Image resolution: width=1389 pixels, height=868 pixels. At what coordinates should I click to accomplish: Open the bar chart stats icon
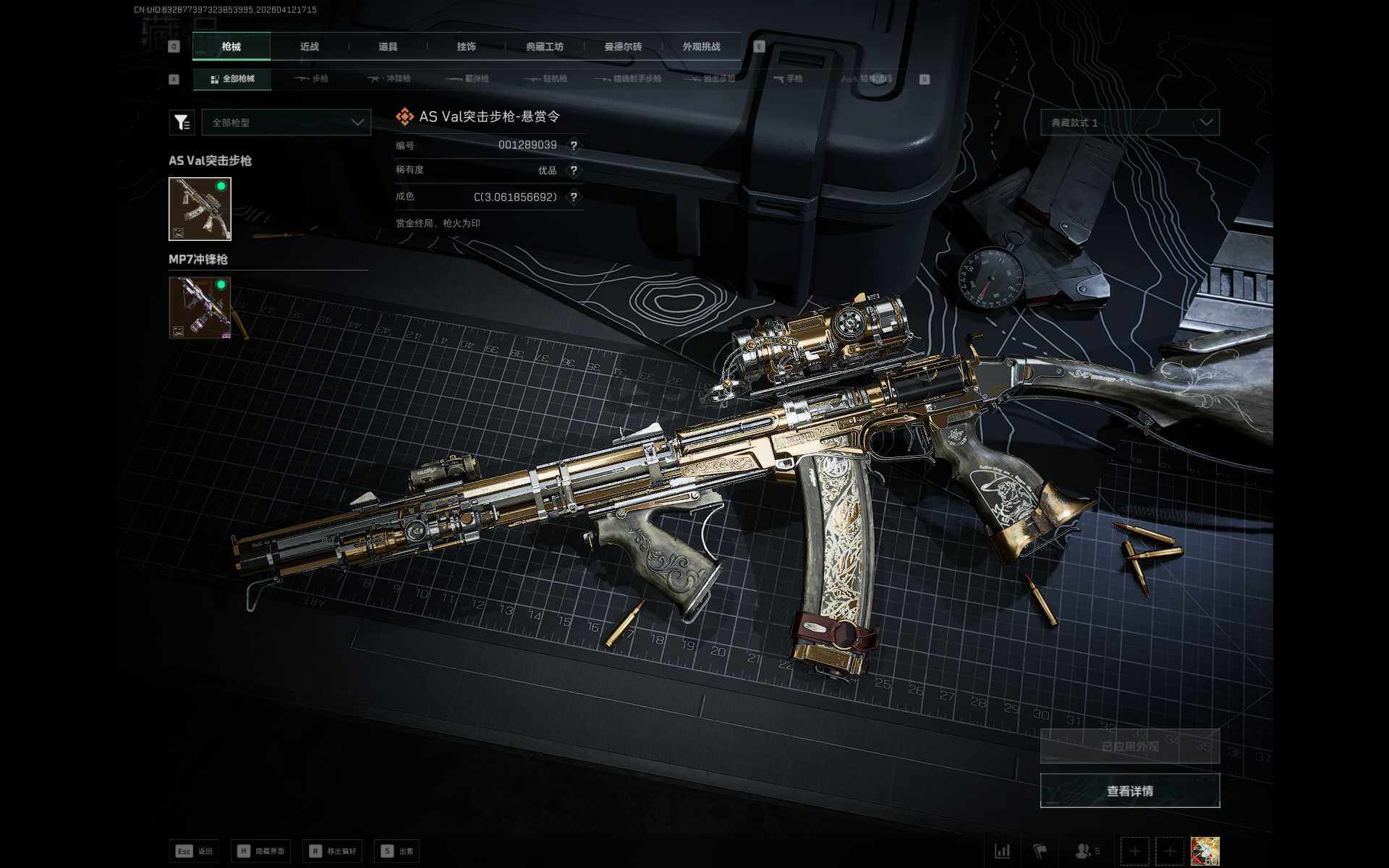[1002, 851]
